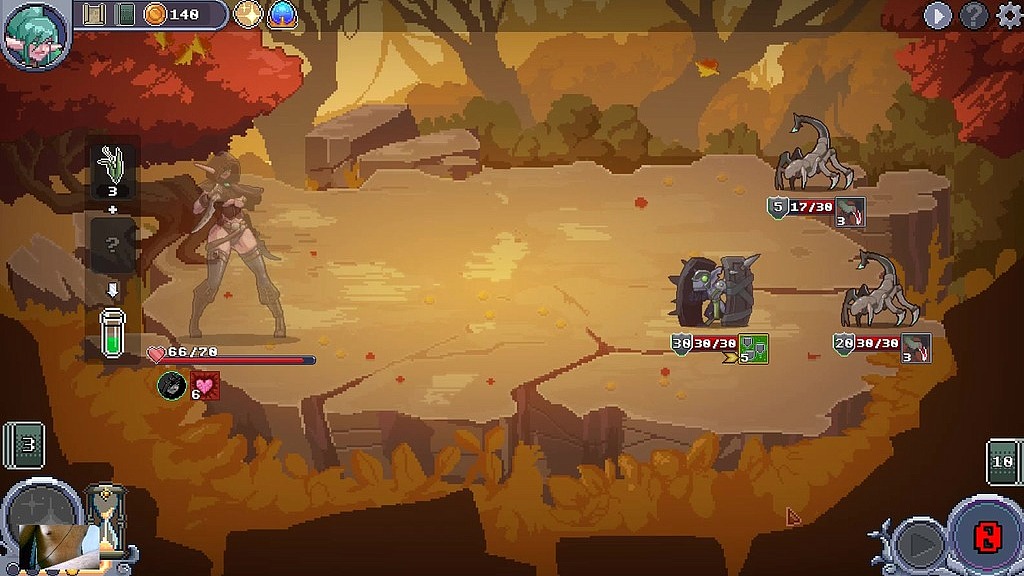Click the fast-forward arrow button at top
Viewport: 1024px width, 576px height.
click(937, 15)
